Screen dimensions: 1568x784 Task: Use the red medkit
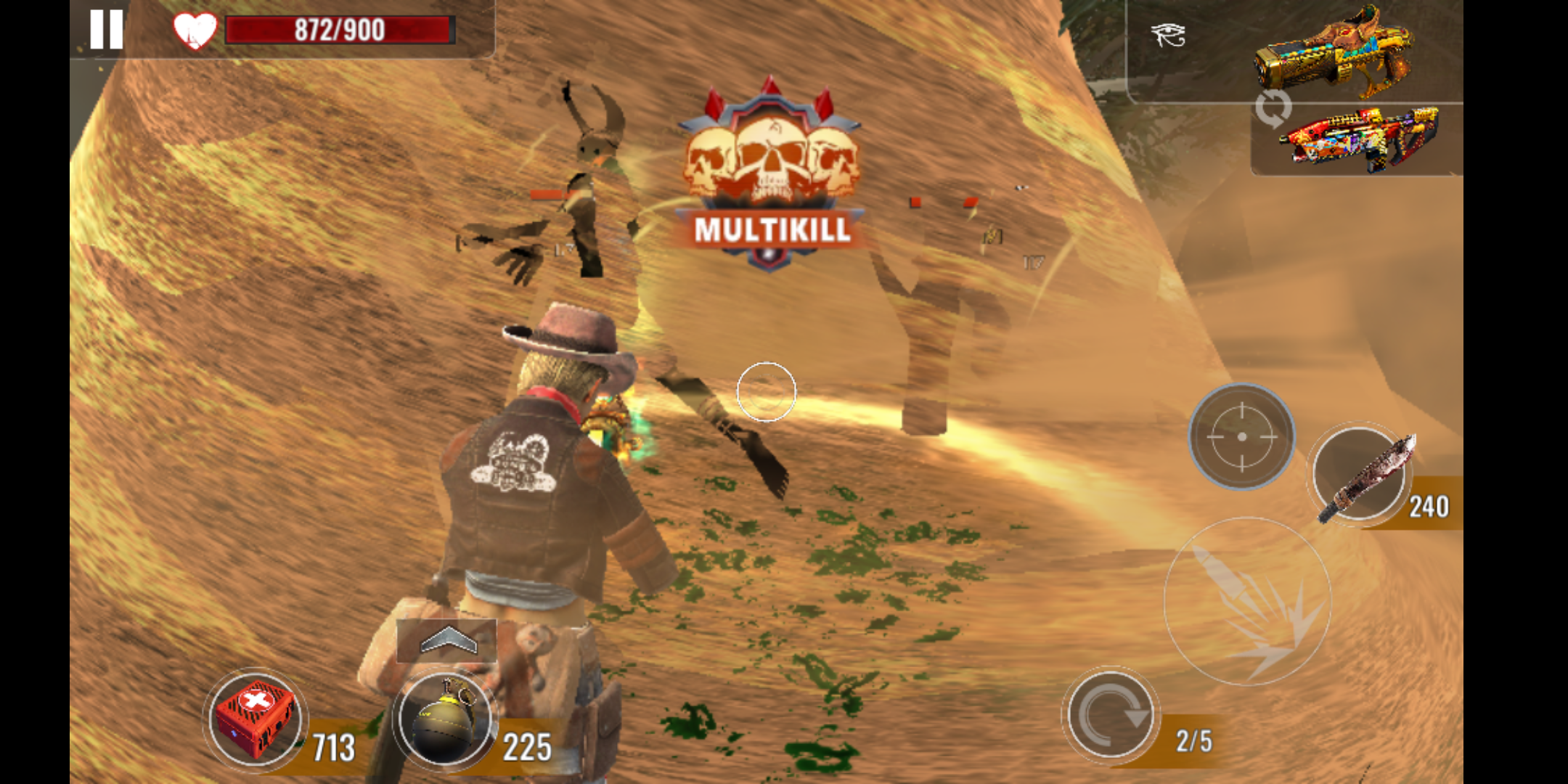coord(255,719)
